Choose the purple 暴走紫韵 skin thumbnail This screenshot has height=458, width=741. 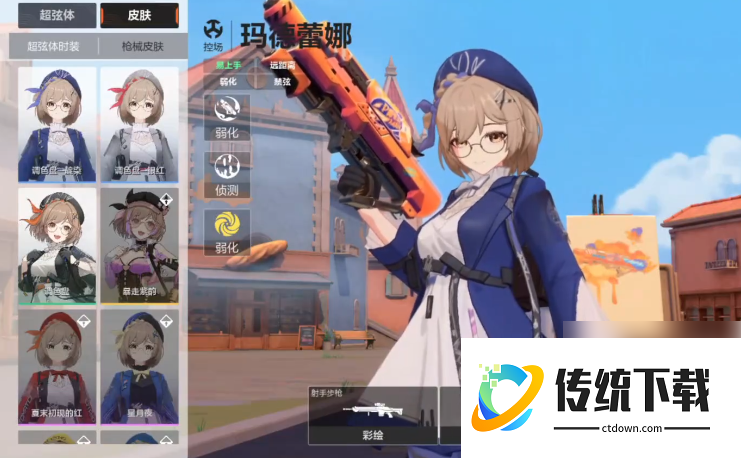[139, 245]
